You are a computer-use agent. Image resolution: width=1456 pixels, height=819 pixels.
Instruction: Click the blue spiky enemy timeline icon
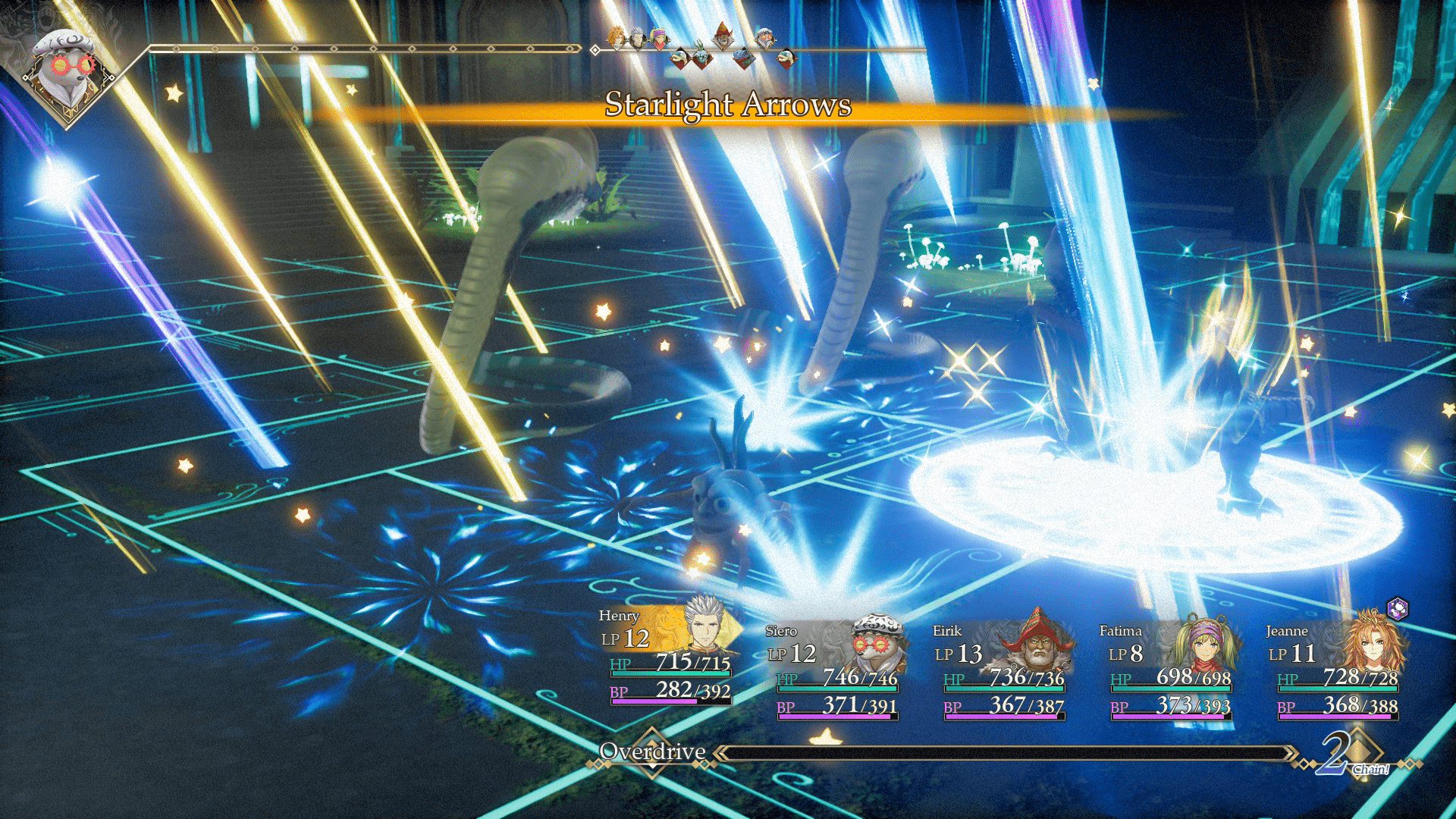pyautogui.click(x=745, y=57)
